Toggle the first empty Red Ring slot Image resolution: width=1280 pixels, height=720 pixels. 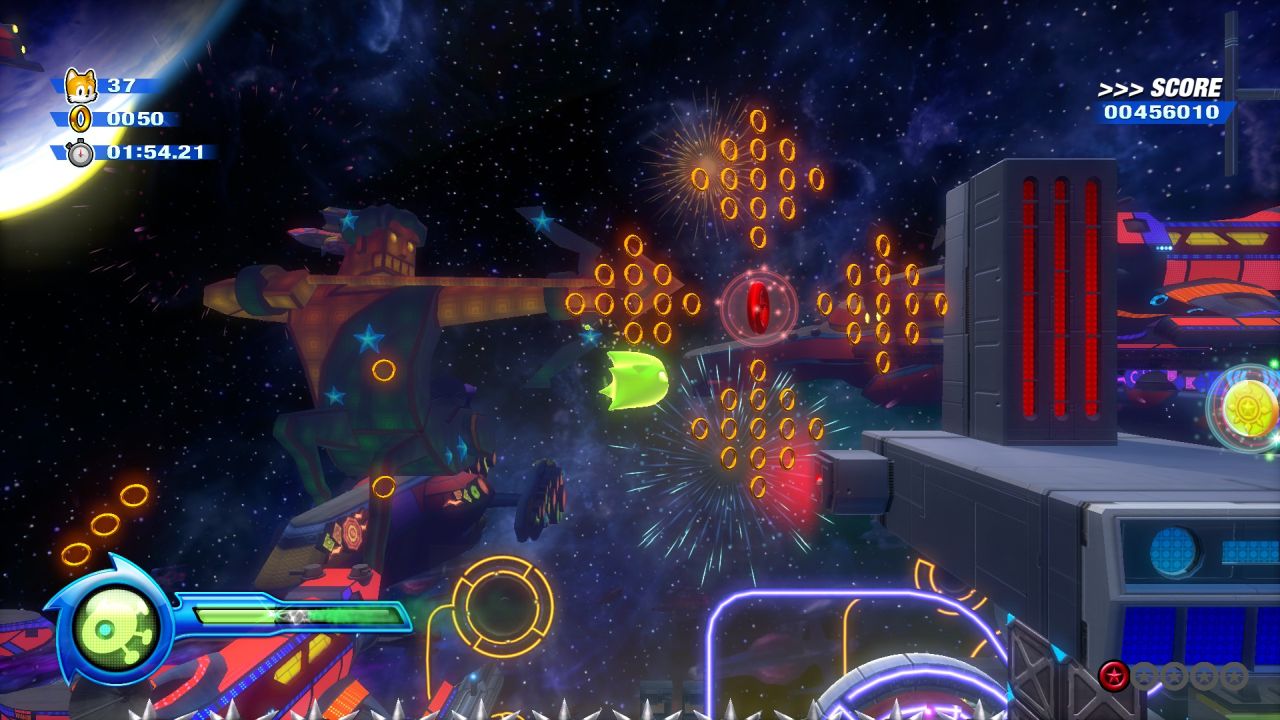pyautogui.click(x=1142, y=674)
